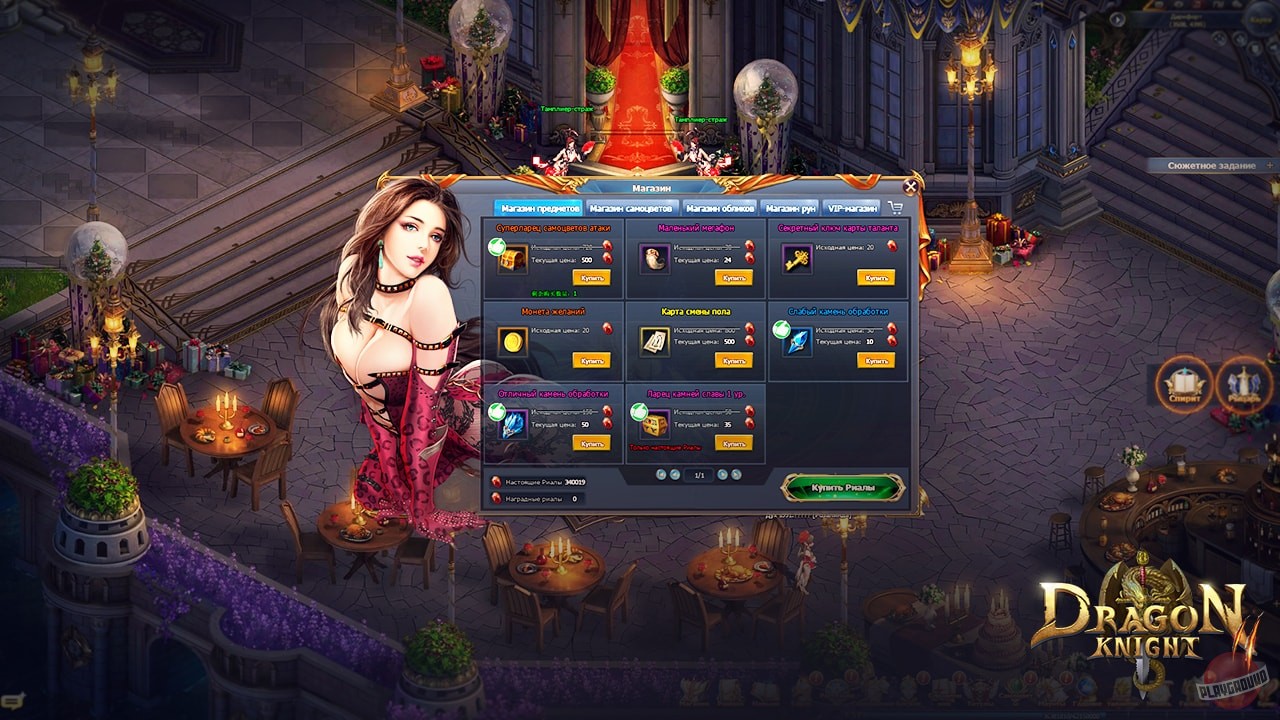Open the shopping cart in the shop window
Image resolution: width=1280 pixels, height=720 pixels.
pos(896,207)
